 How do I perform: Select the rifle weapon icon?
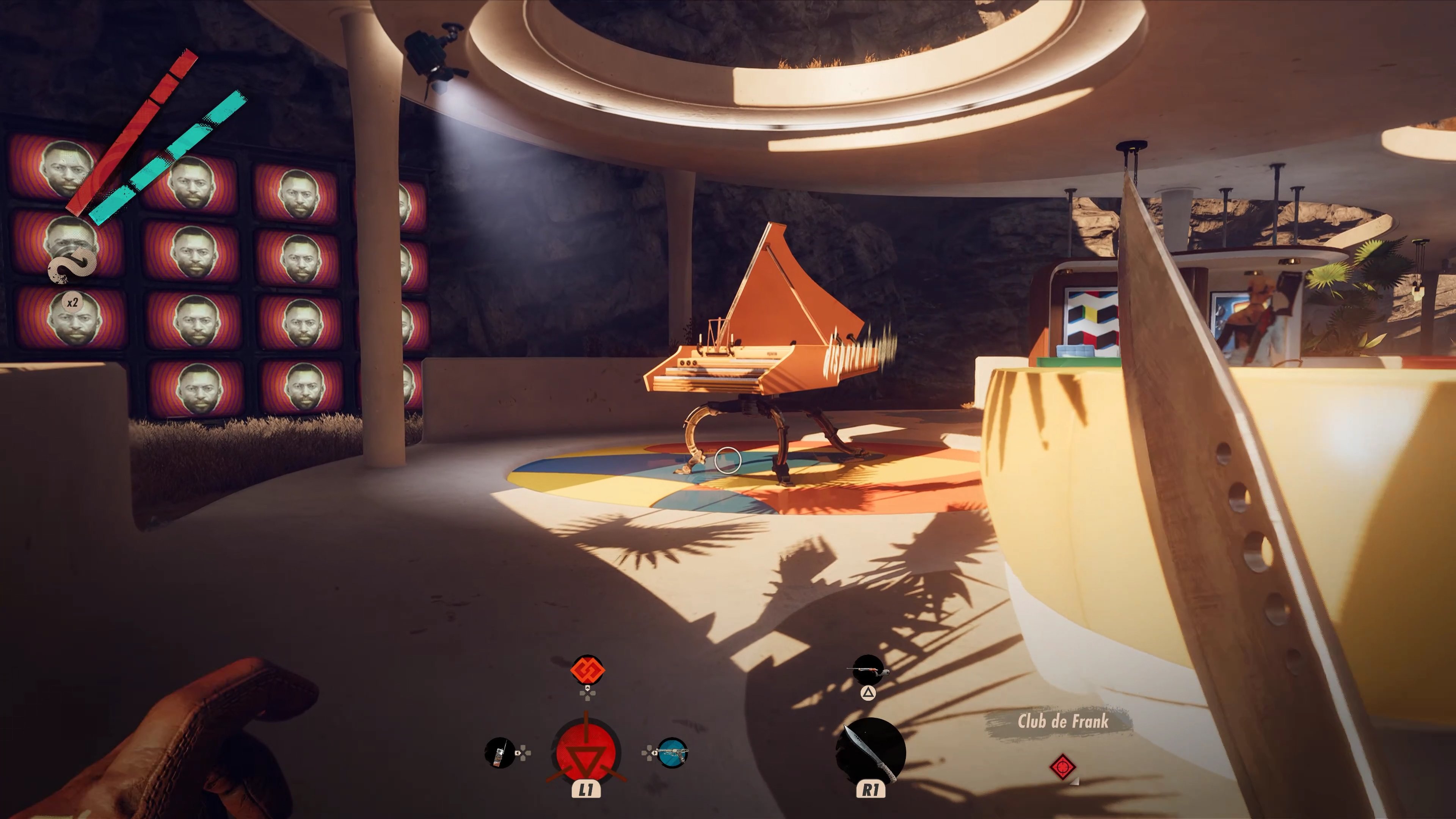click(868, 671)
